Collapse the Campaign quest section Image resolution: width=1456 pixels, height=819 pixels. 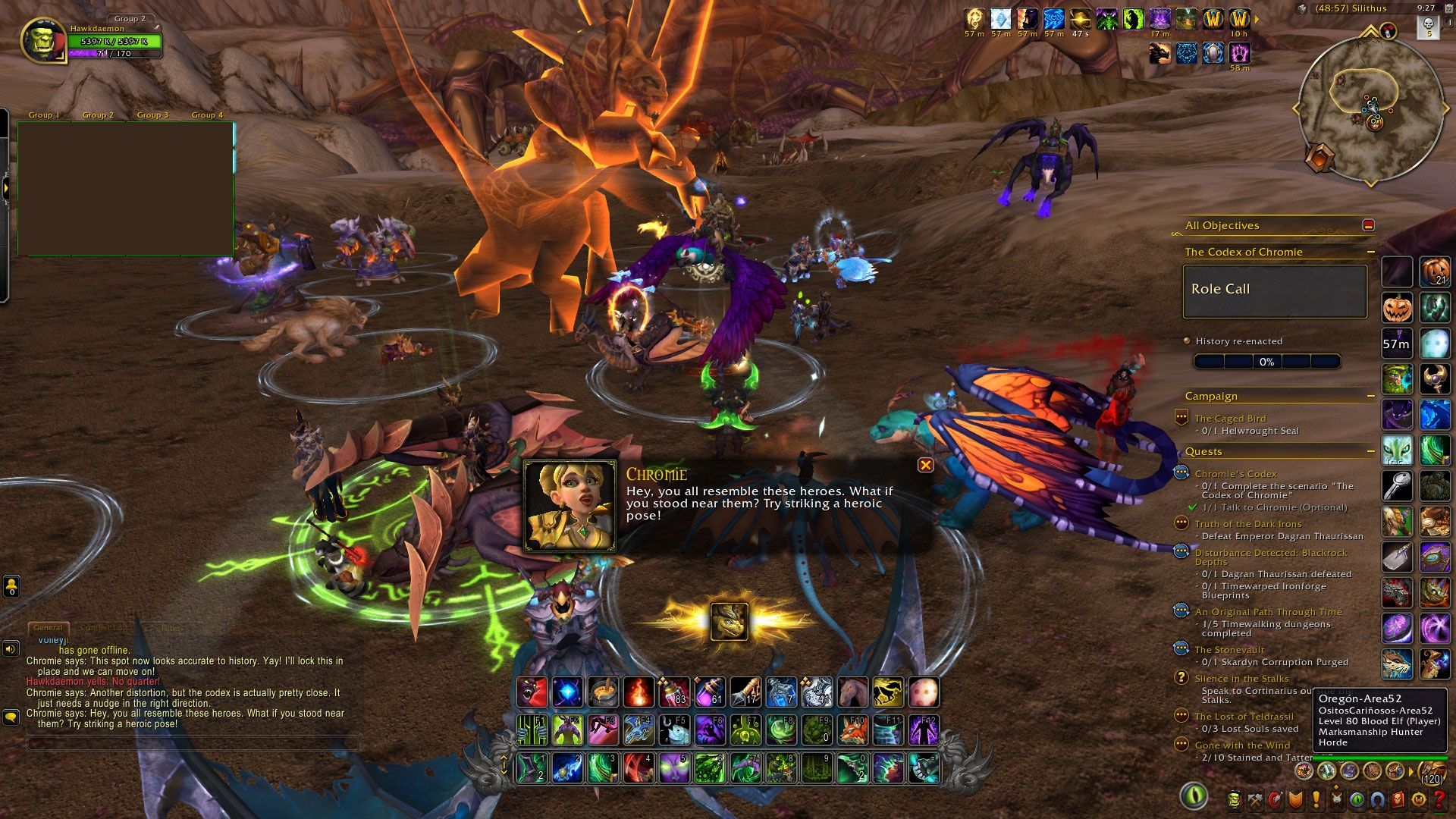point(1371,395)
